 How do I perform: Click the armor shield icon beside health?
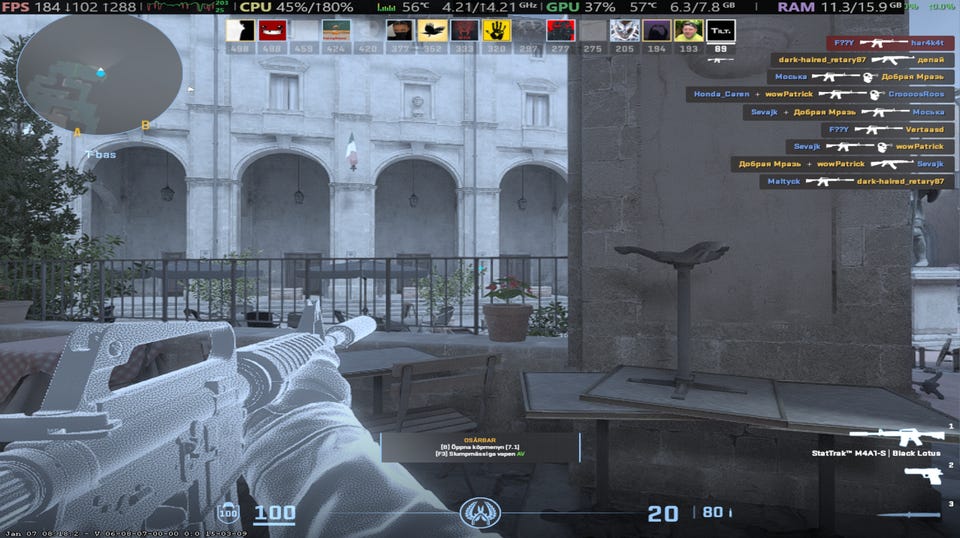228,513
